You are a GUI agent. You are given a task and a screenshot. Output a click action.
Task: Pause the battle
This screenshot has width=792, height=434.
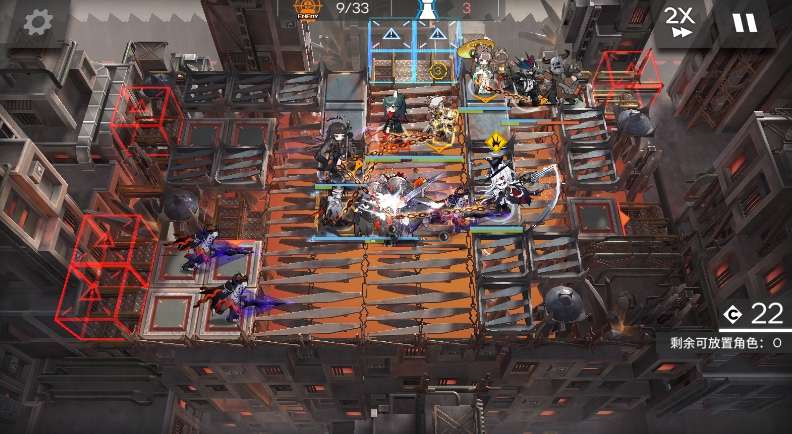[x=745, y=22]
